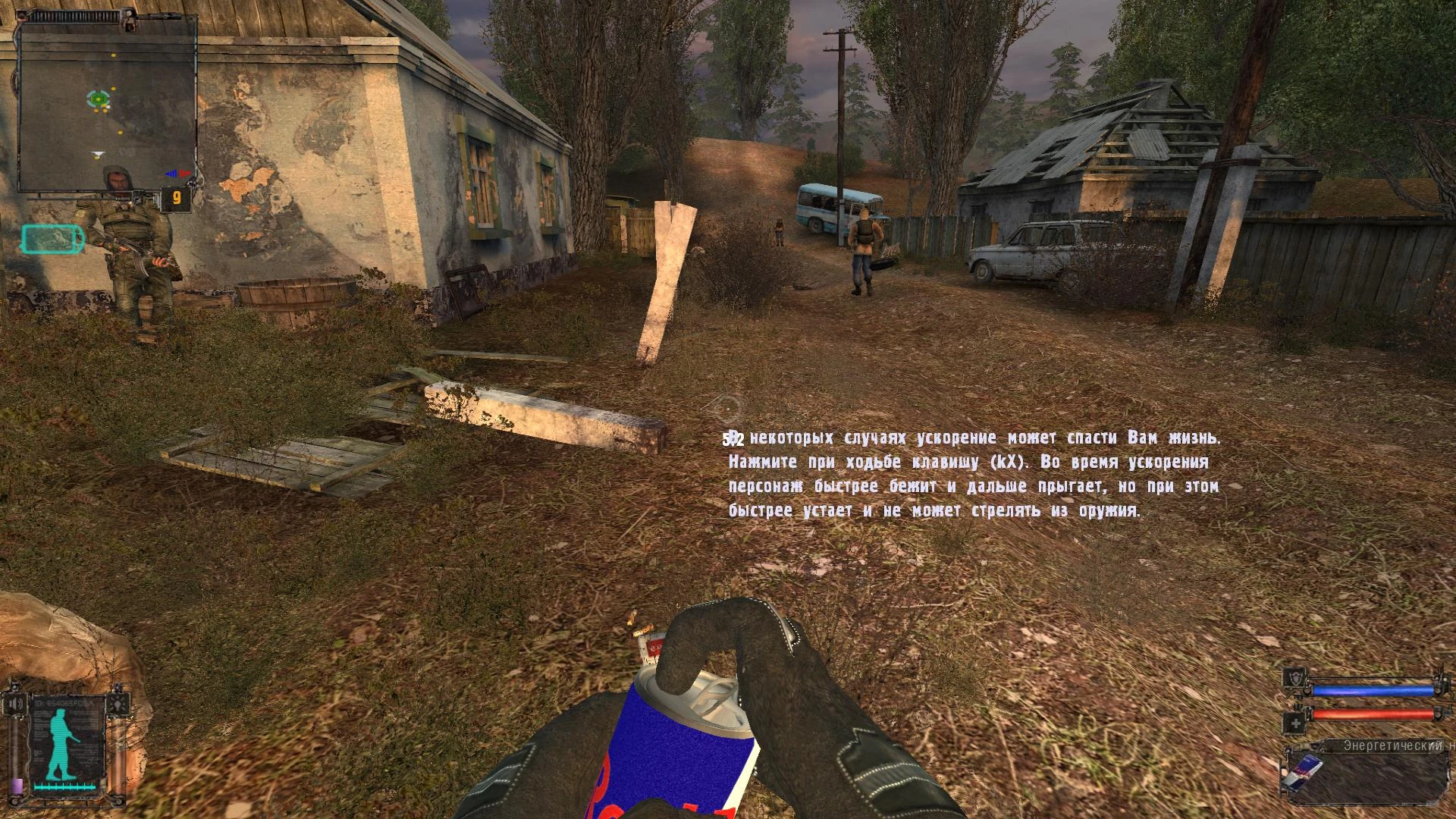1456x819 pixels.
Task: Open the medkit plus icon near the health bar
Action: pyautogui.click(x=1296, y=723)
